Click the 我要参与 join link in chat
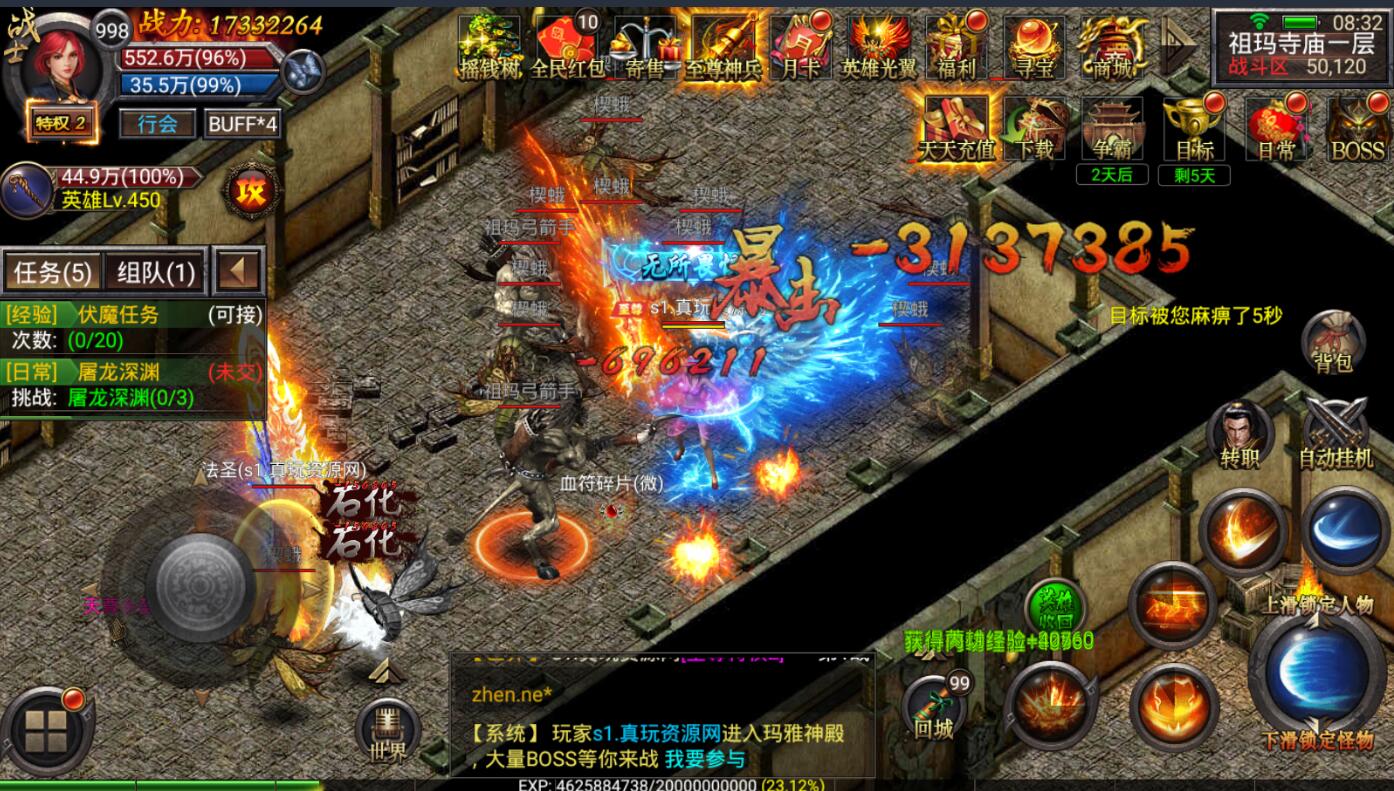Image resolution: width=1394 pixels, height=791 pixels. pyautogui.click(x=705, y=759)
